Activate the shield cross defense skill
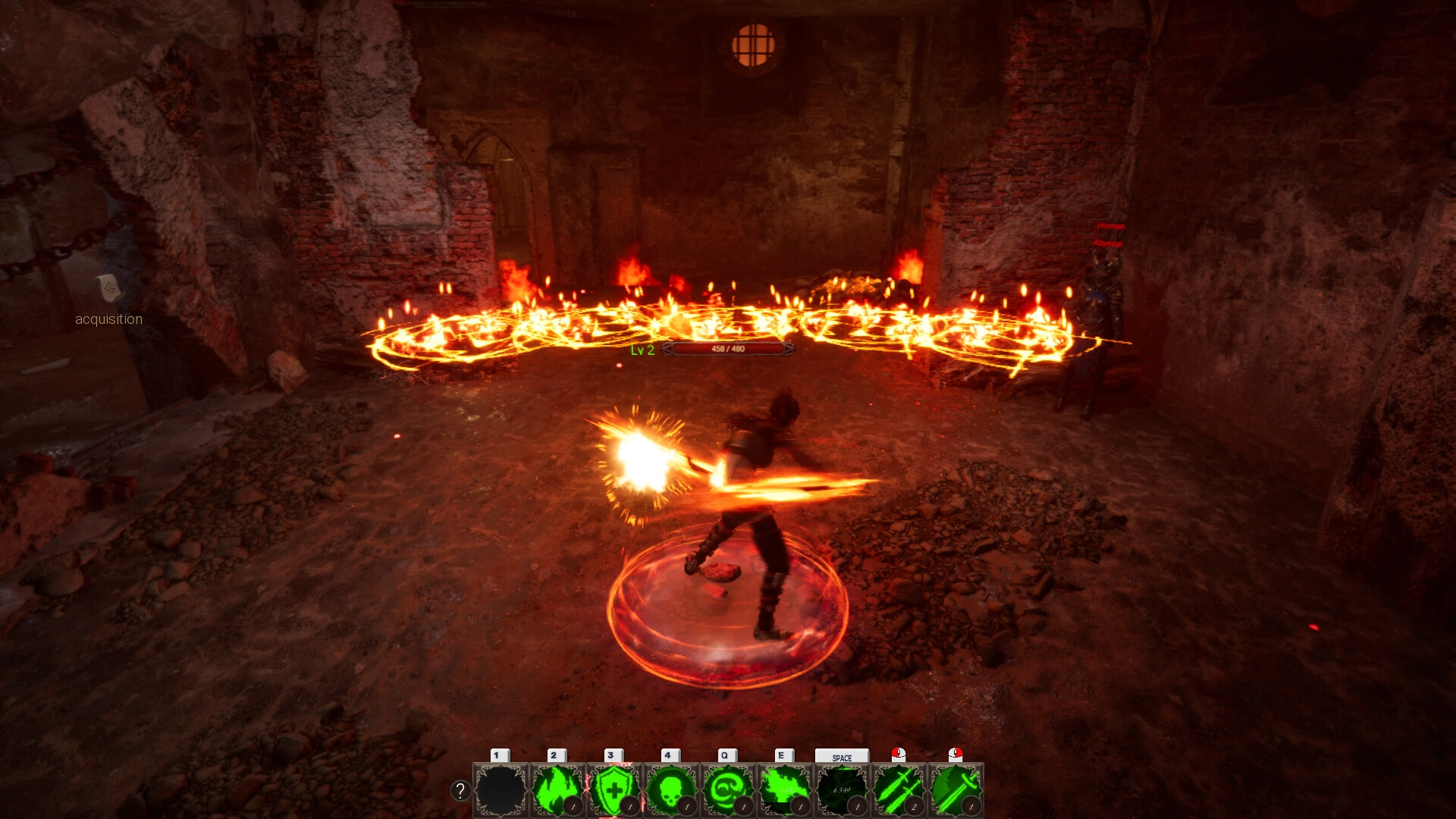The width and height of the screenshot is (1456, 819). tap(613, 789)
